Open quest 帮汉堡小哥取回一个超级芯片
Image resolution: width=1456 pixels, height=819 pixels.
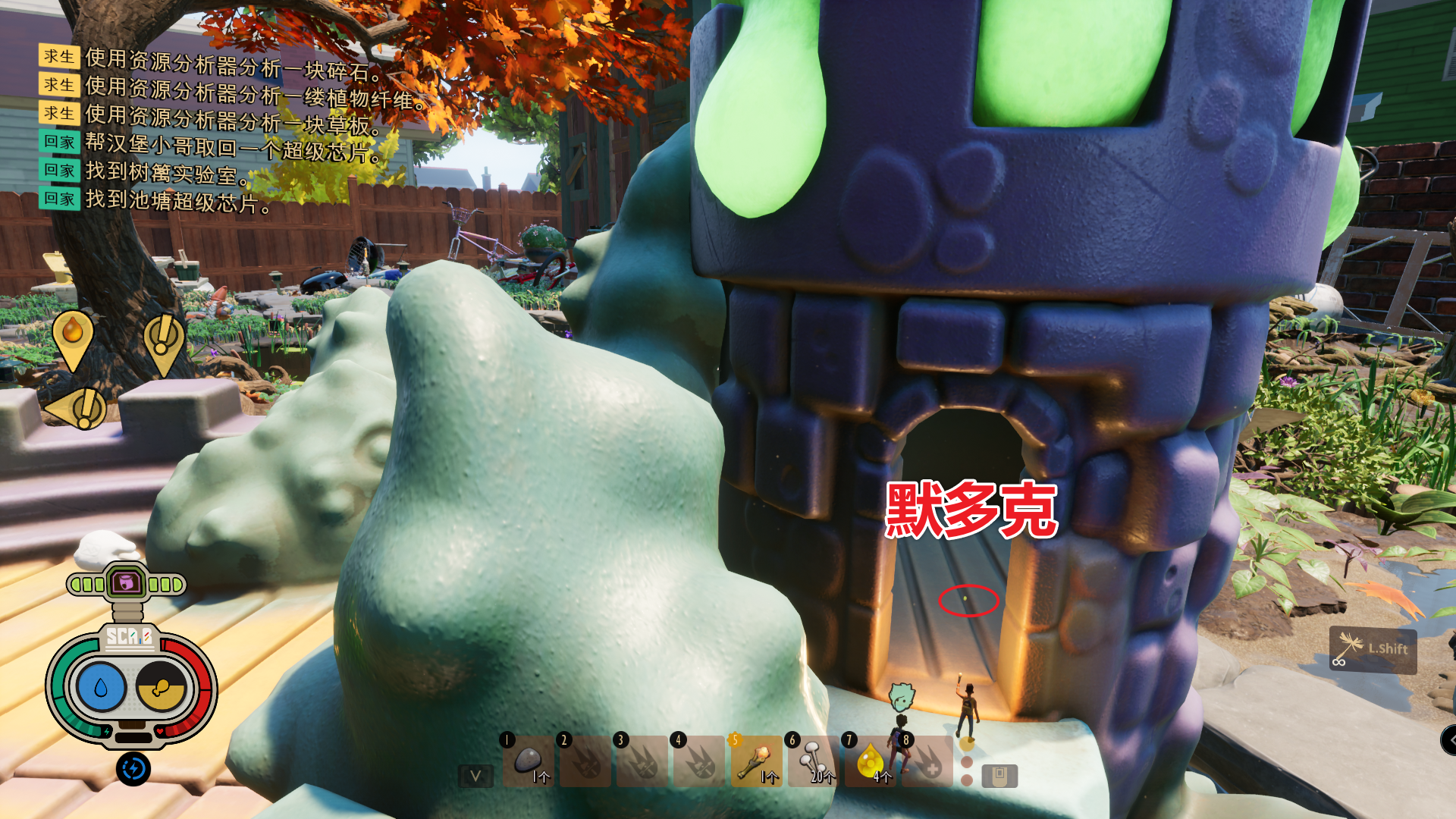pos(235,143)
